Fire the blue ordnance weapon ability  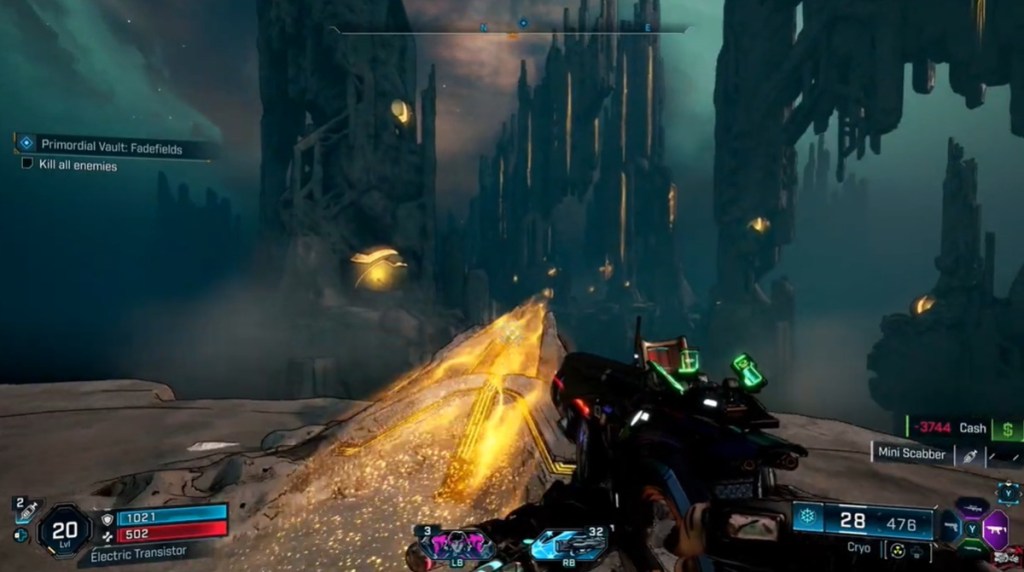(568, 545)
